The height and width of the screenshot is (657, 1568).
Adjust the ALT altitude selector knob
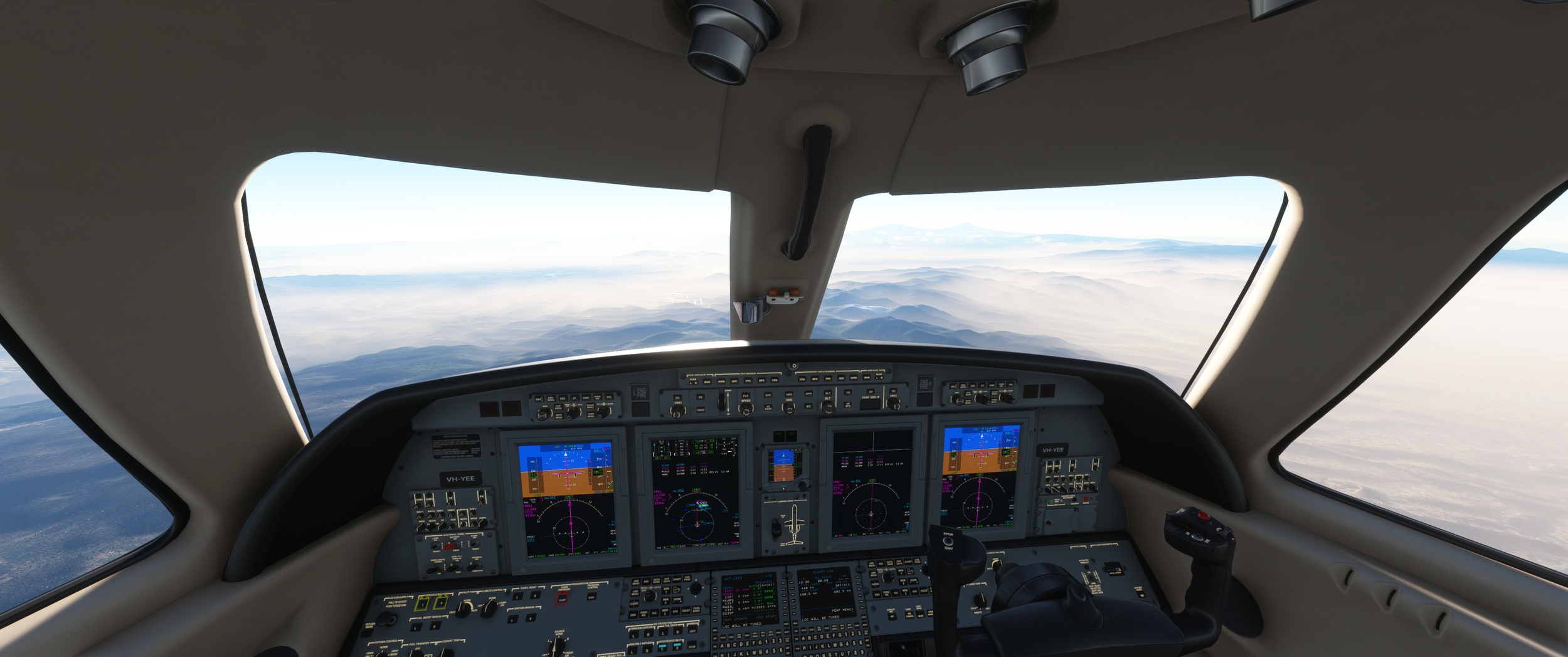[828, 408]
